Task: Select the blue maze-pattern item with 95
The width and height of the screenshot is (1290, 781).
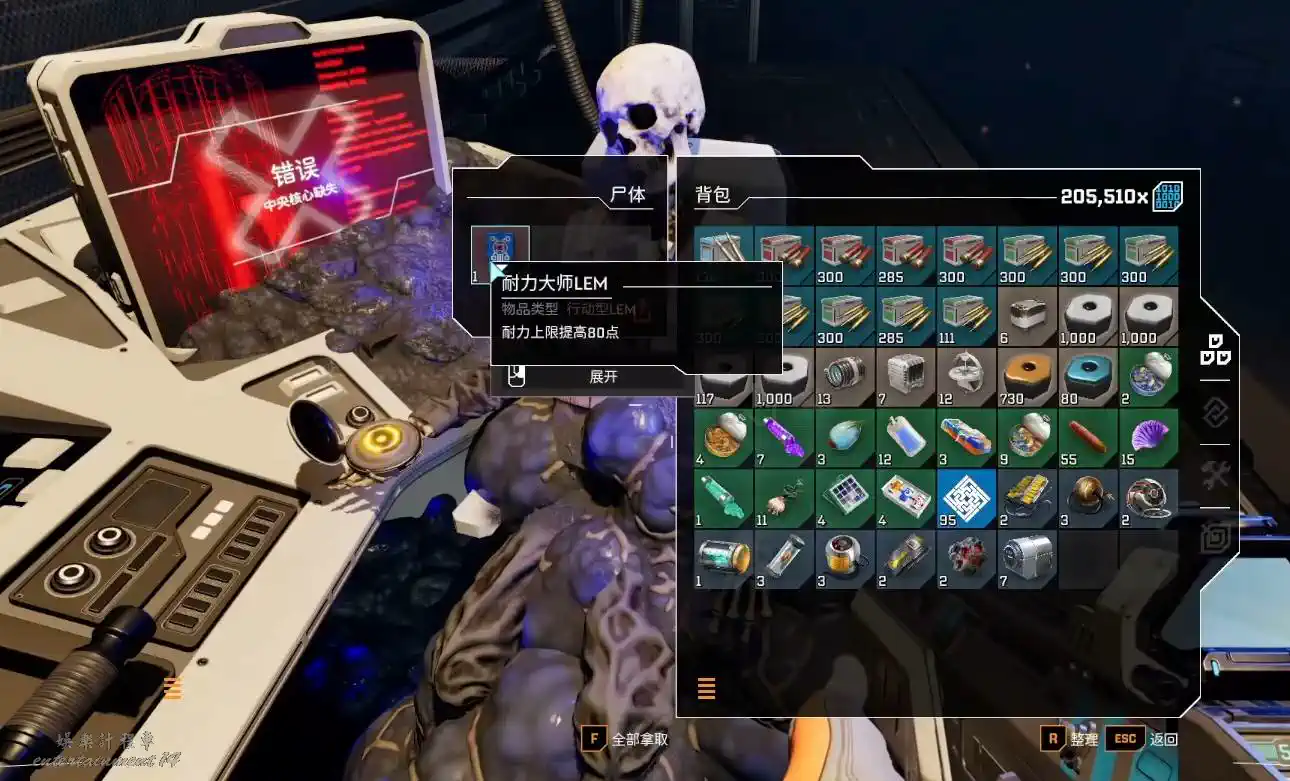Action: click(967, 498)
